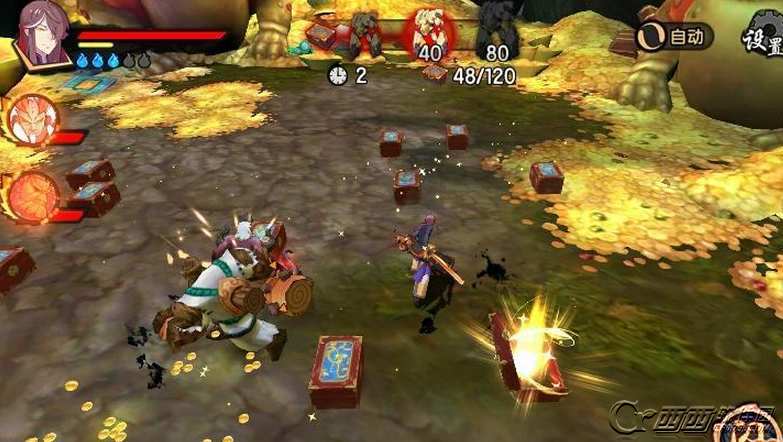Switch to the red-orange ally portrait
The image size is (783, 442).
tap(33, 194)
